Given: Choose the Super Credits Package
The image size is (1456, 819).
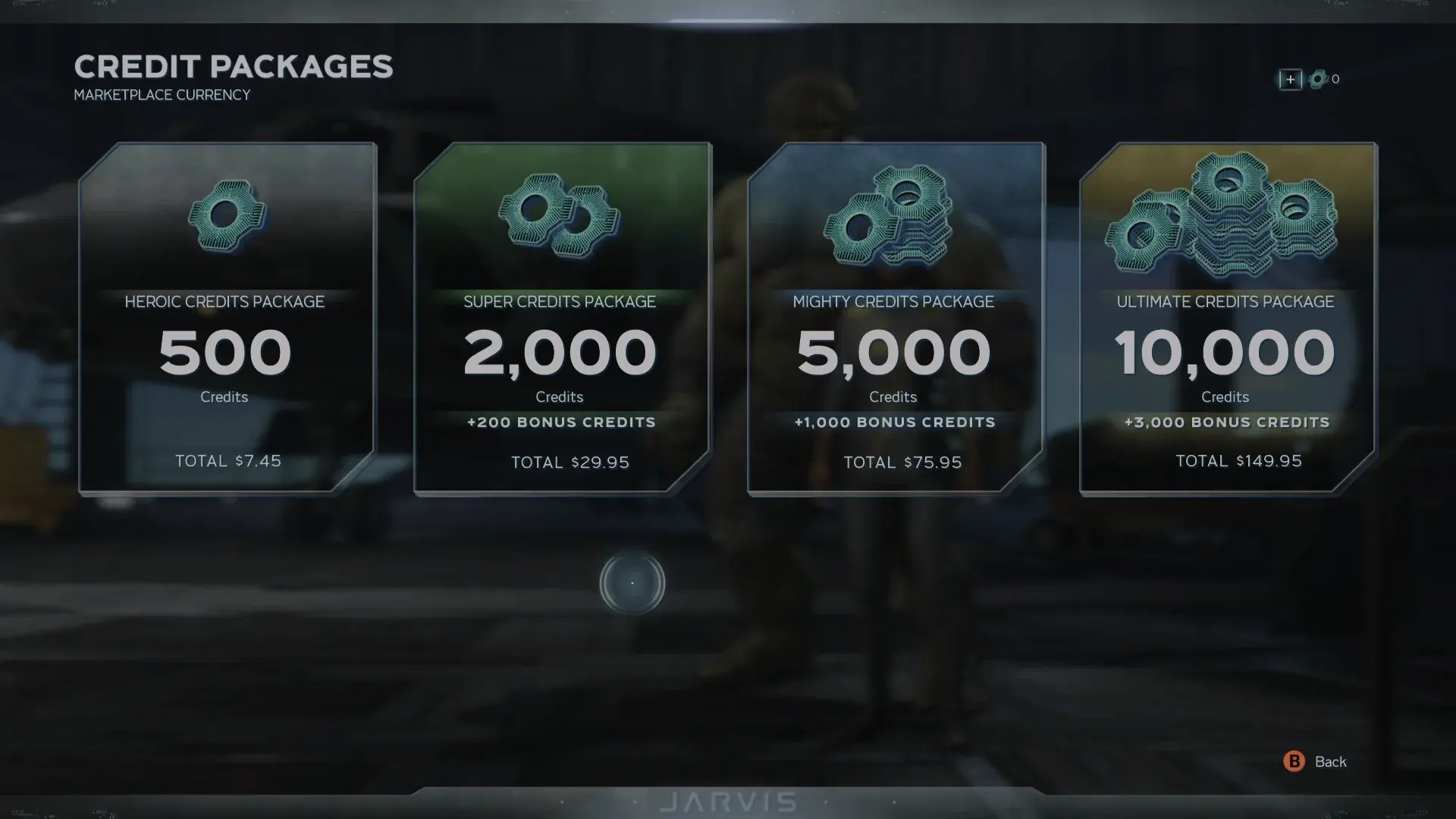Looking at the screenshot, I should [561, 318].
